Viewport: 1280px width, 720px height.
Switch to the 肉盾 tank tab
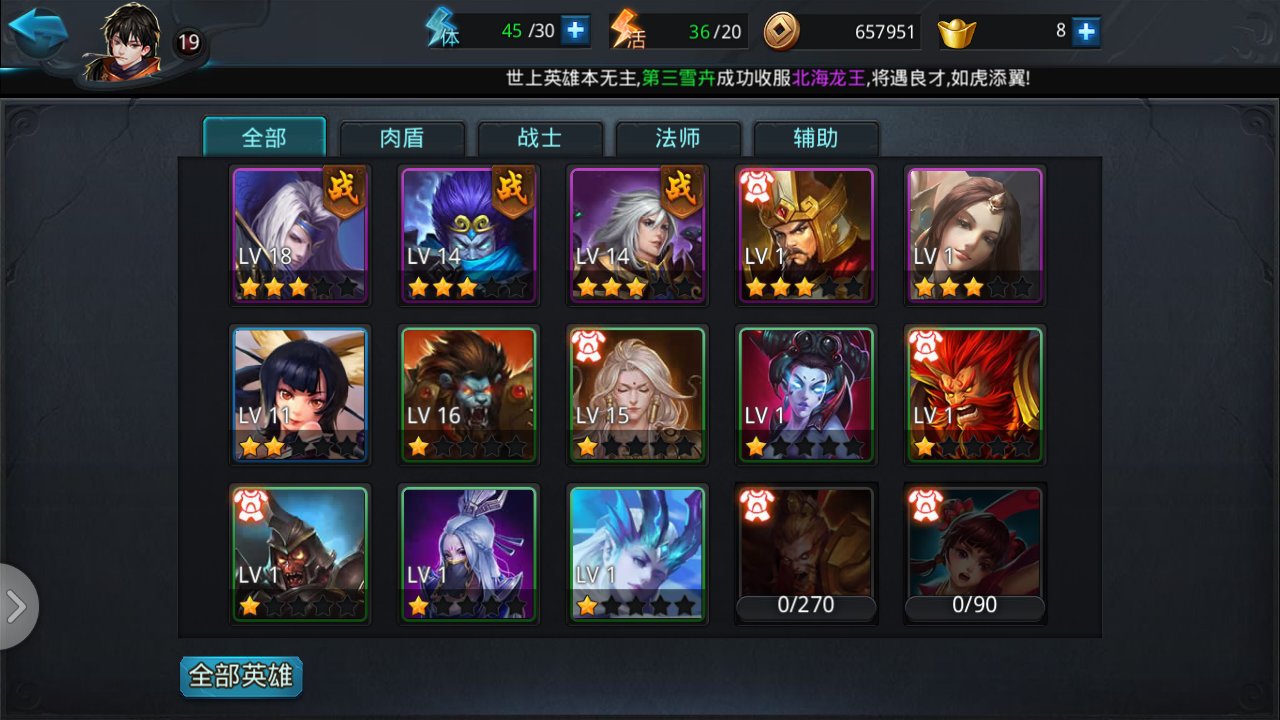click(403, 138)
